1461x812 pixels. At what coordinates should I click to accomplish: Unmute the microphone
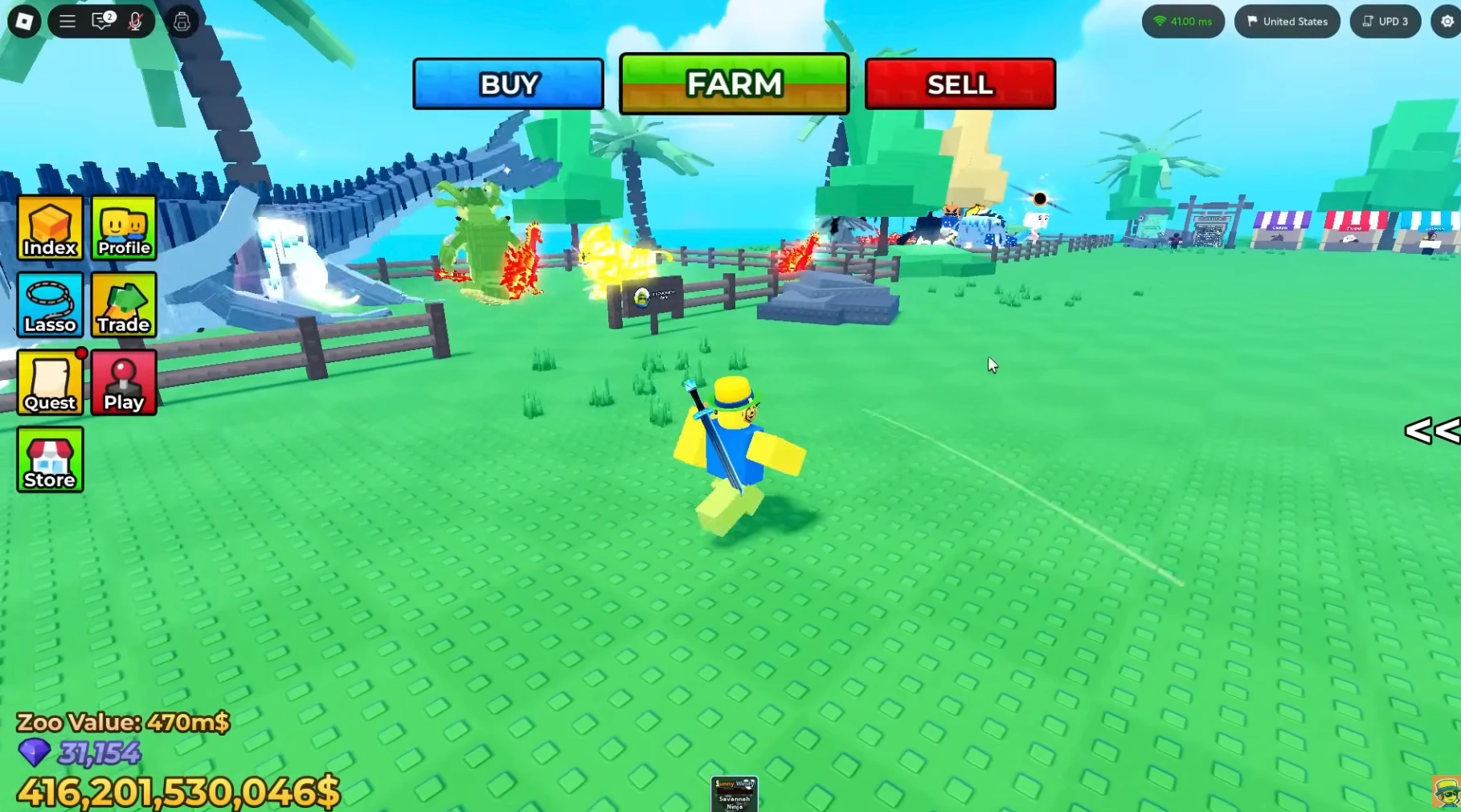point(135,22)
